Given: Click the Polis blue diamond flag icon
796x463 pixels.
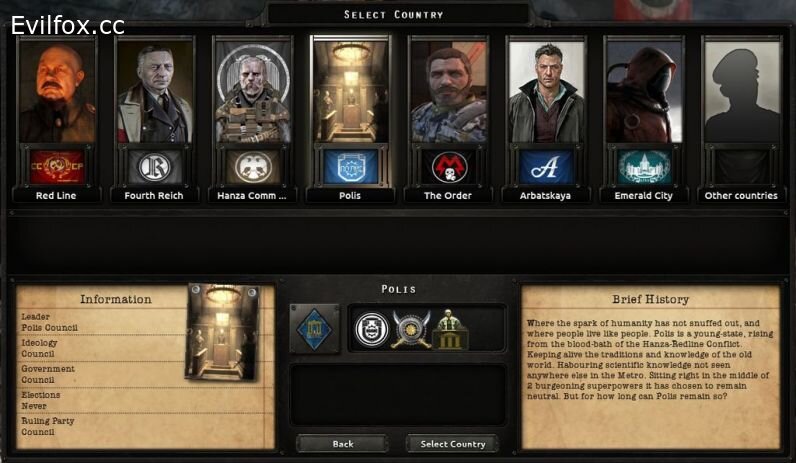Looking at the screenshot, I should (x=314, y=329).
